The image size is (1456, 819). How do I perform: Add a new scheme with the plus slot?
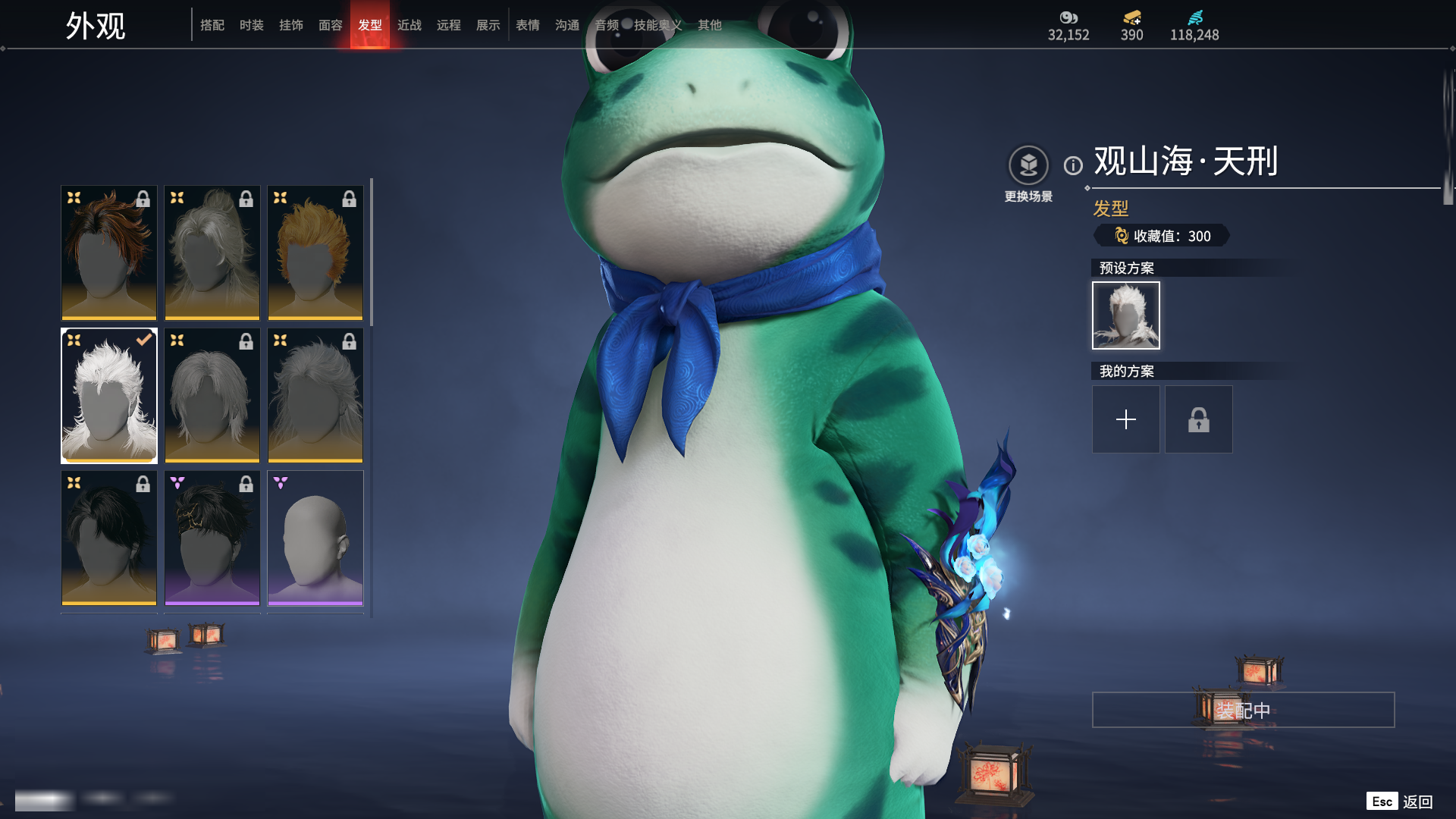coord(1125,419)
